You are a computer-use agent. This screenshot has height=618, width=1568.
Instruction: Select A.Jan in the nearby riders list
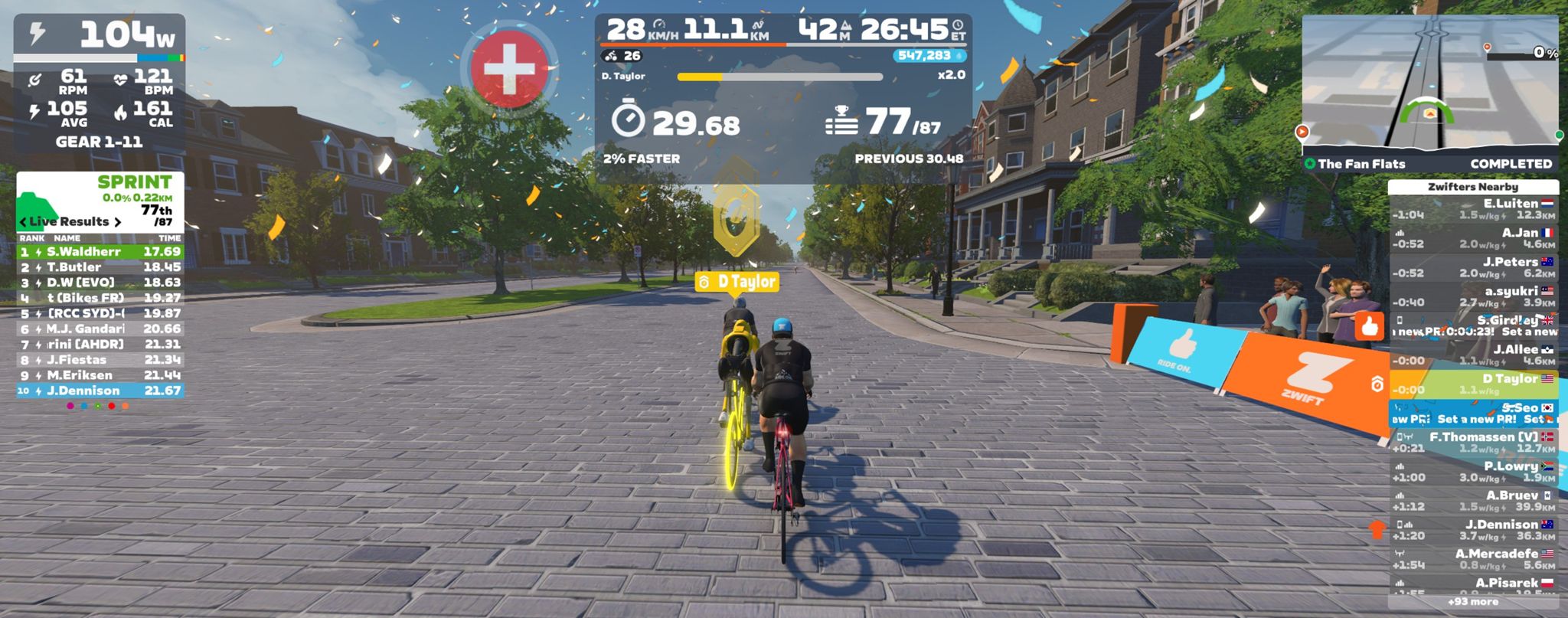click(1472, 238)
